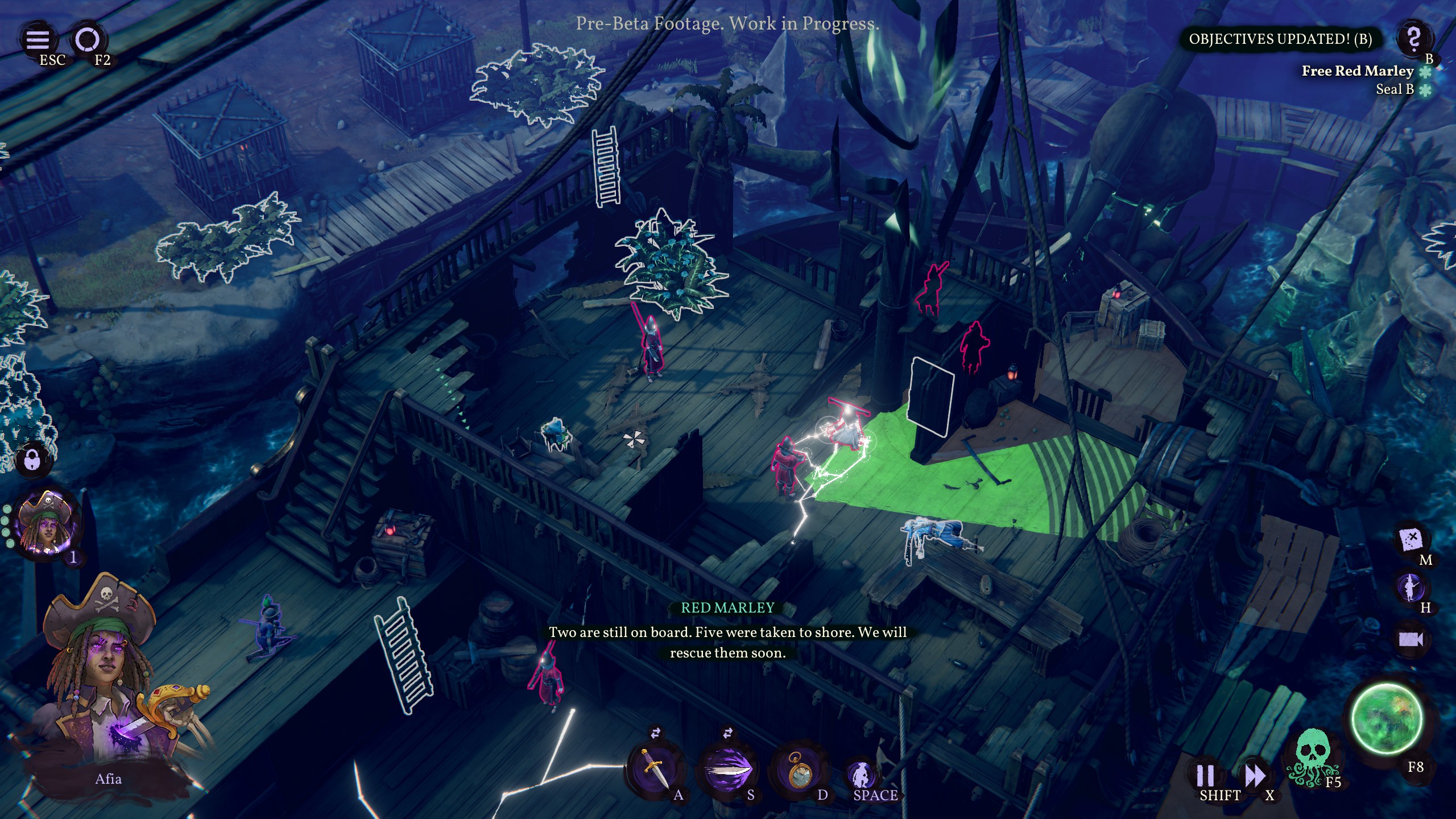Image resolution: width=1456 pixels, height=819 pixels.
Task: Click the Objectives Updated notification banner
Action: click(1280, 39)
